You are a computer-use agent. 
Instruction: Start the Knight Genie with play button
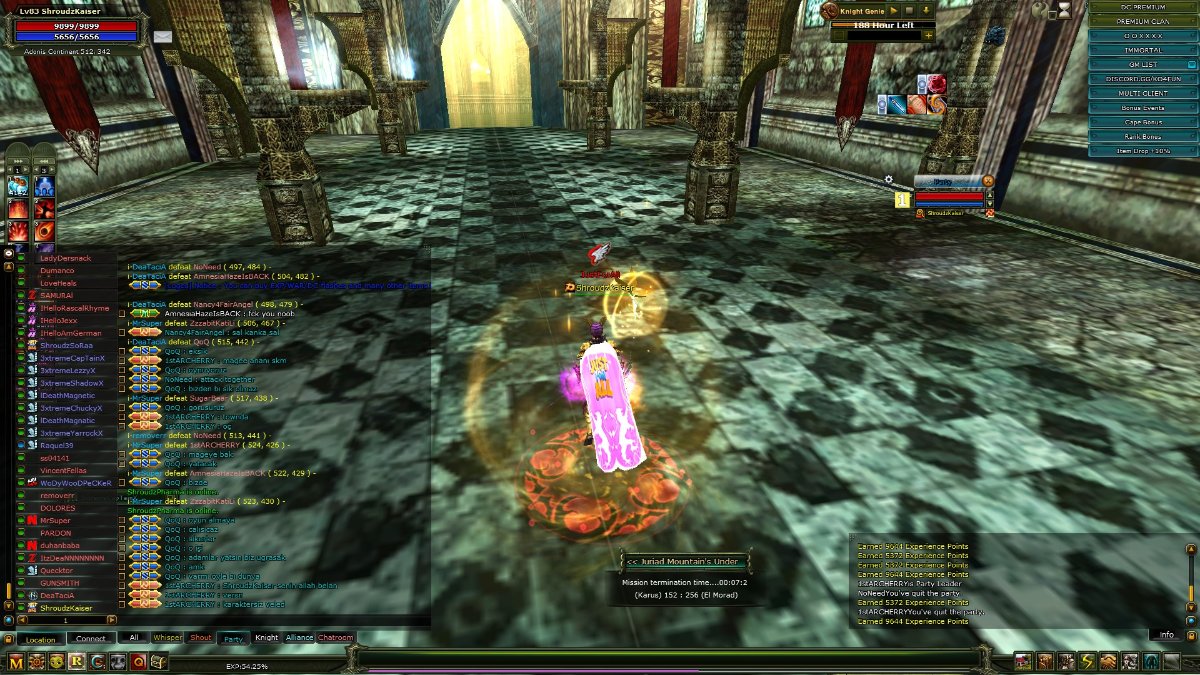894,10
